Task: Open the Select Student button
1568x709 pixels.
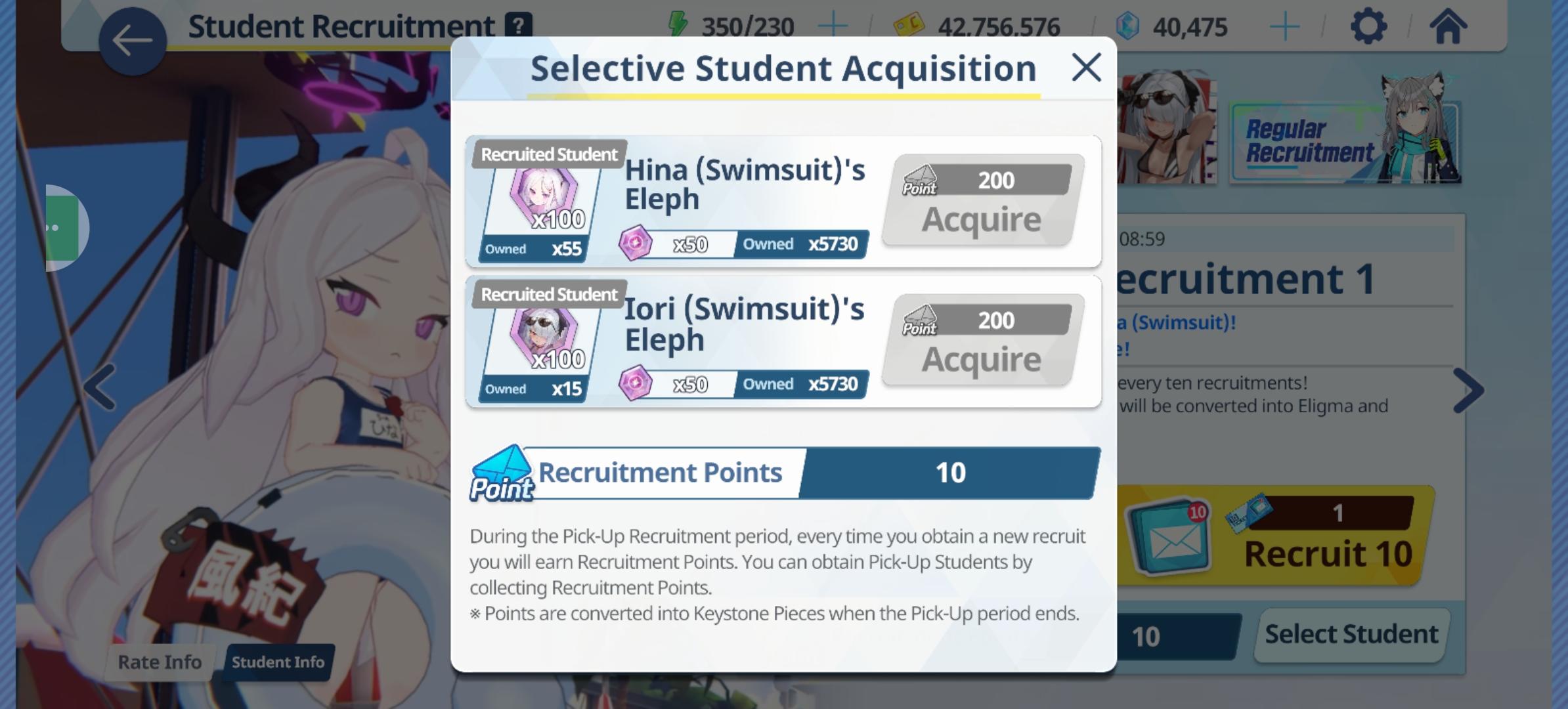Action: click(x=1351, y=635)
